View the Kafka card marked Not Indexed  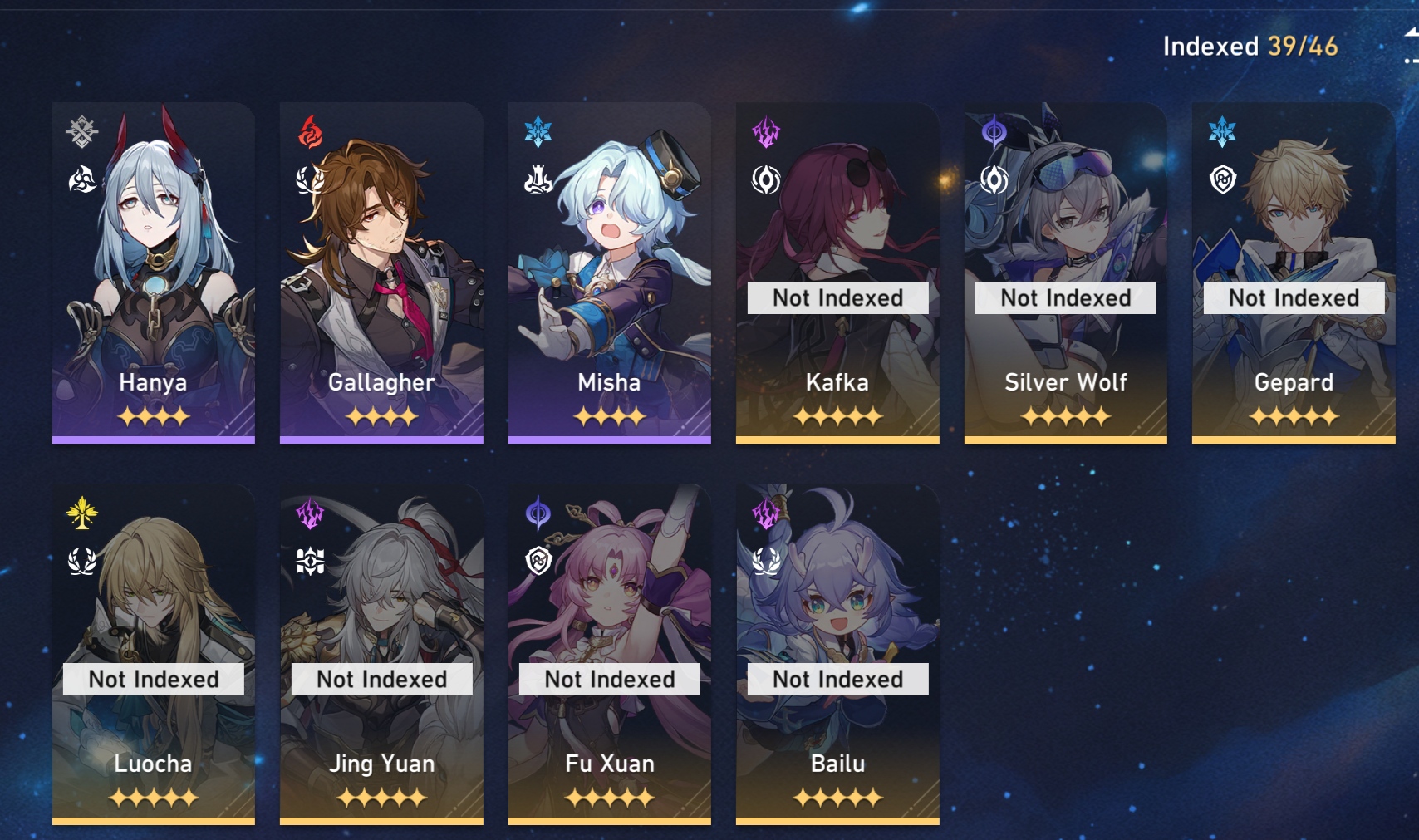(837, 273)
